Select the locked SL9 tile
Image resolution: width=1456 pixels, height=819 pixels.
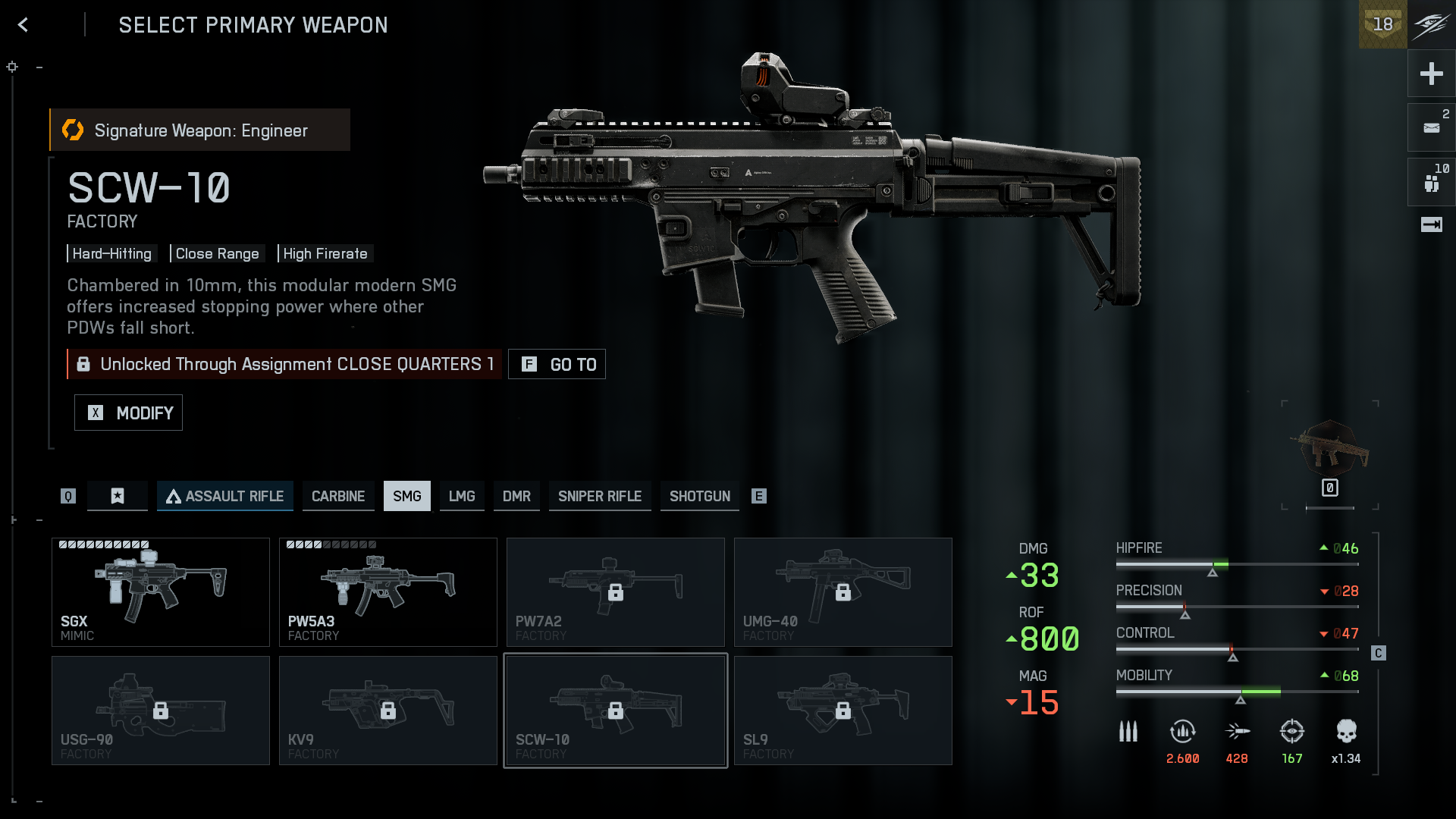coord(843,711)
